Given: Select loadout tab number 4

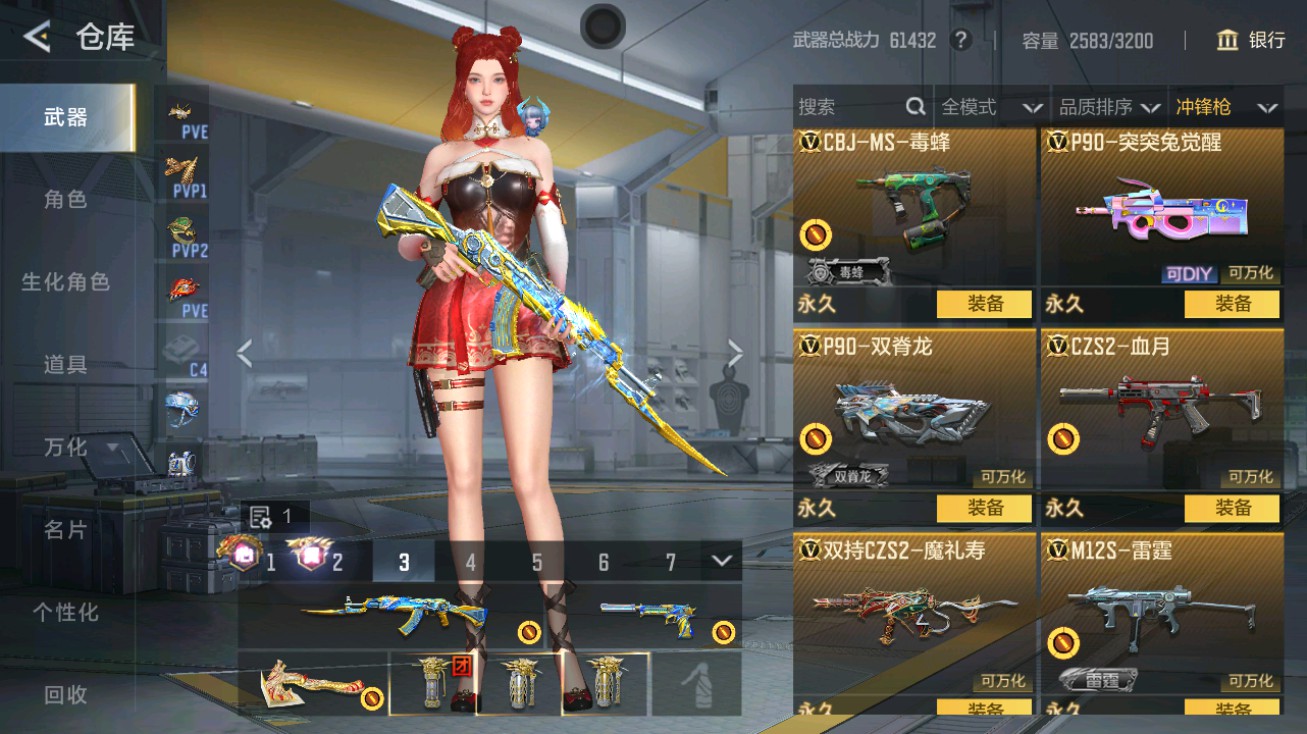Looking at the screenshot, I should tap(470, 563).
